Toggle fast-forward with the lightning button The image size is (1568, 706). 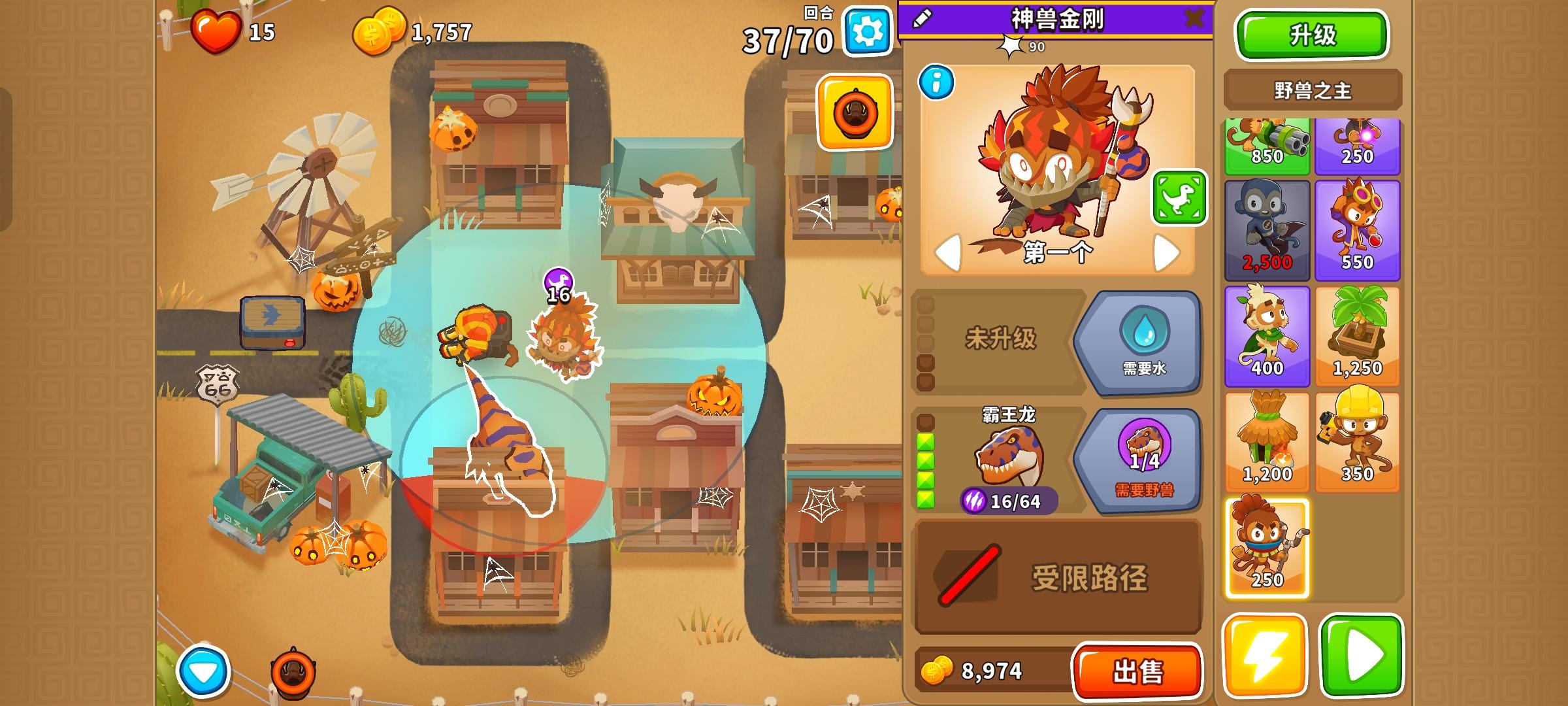pyautogui.click(x=1266, y=656)
